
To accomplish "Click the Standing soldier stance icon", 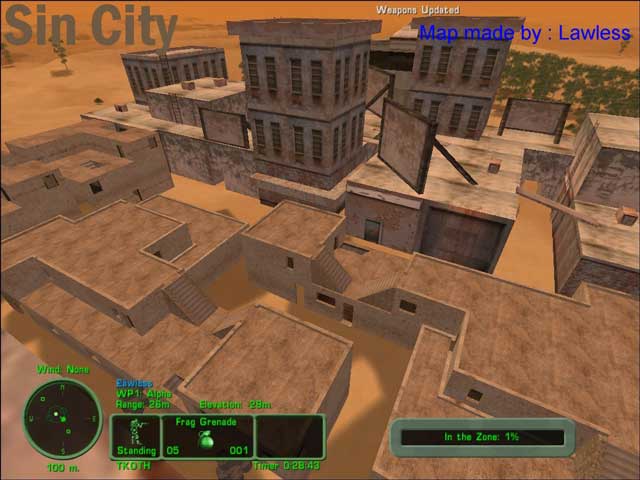I will click(133, 435).
